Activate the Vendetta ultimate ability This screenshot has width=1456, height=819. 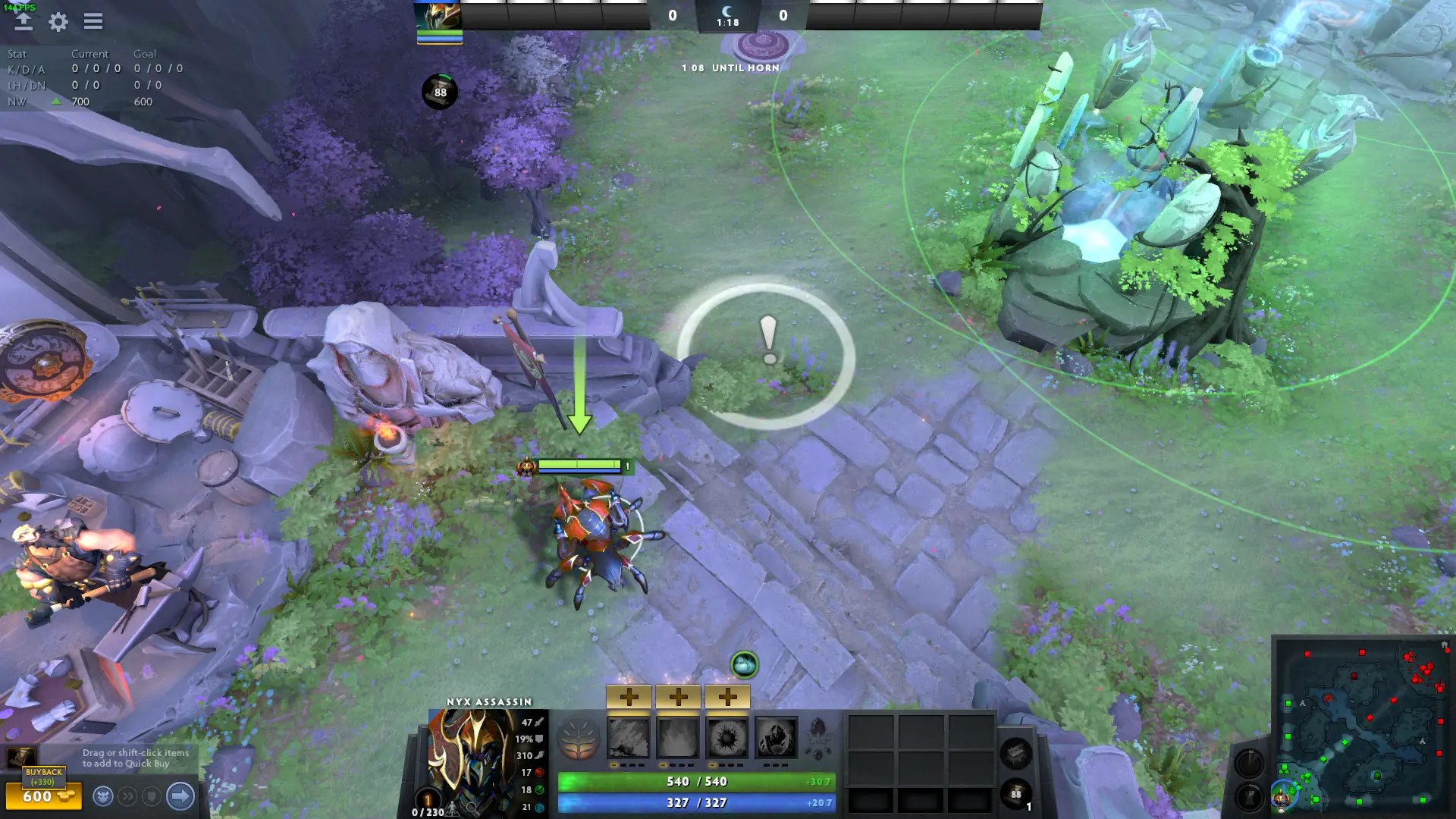[x=776, y=737]
